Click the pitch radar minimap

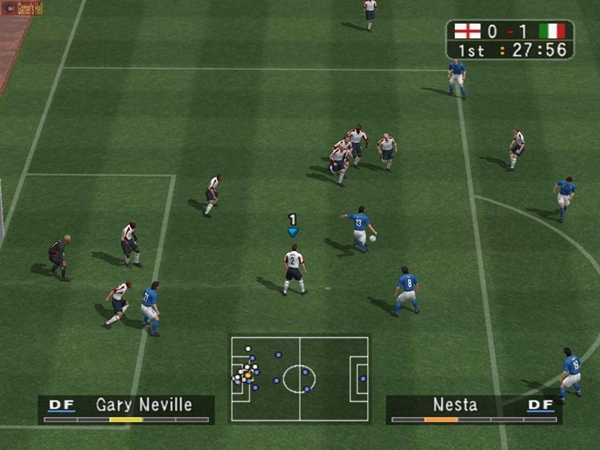(x=299, y=378)
